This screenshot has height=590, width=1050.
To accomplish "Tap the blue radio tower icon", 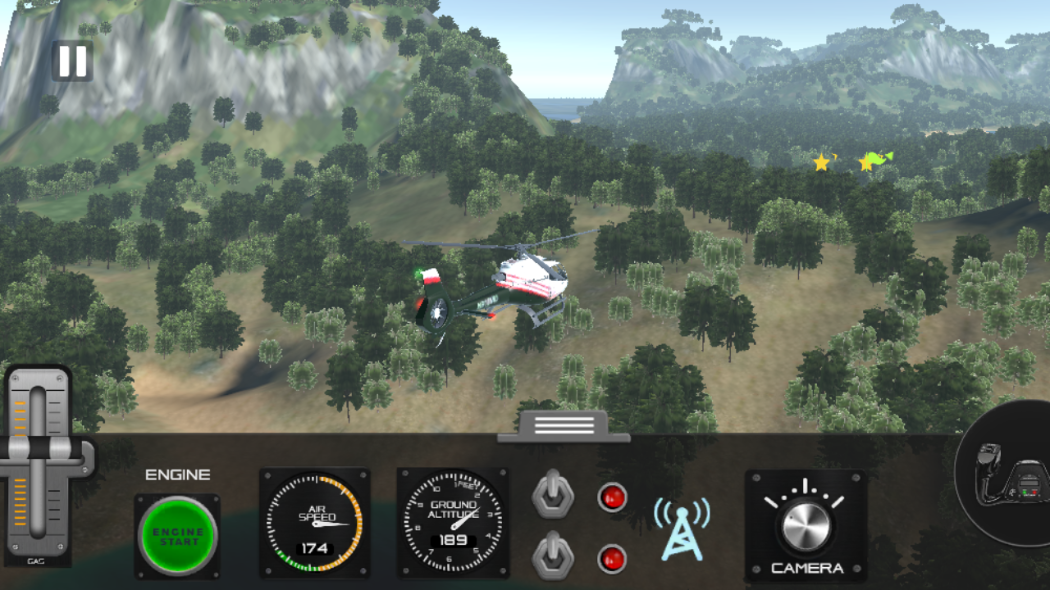I will (682, 527).
